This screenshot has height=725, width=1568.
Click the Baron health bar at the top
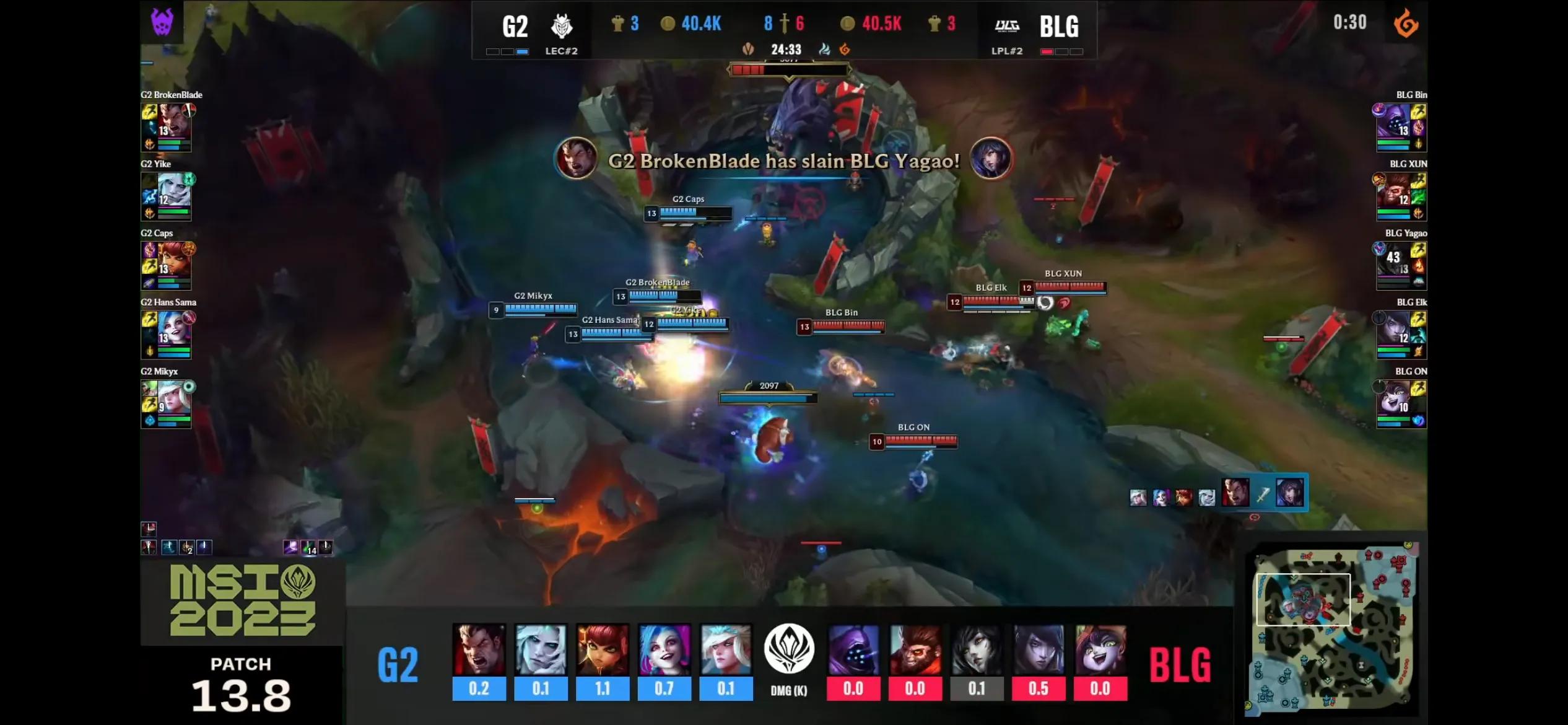click(786, 69)
